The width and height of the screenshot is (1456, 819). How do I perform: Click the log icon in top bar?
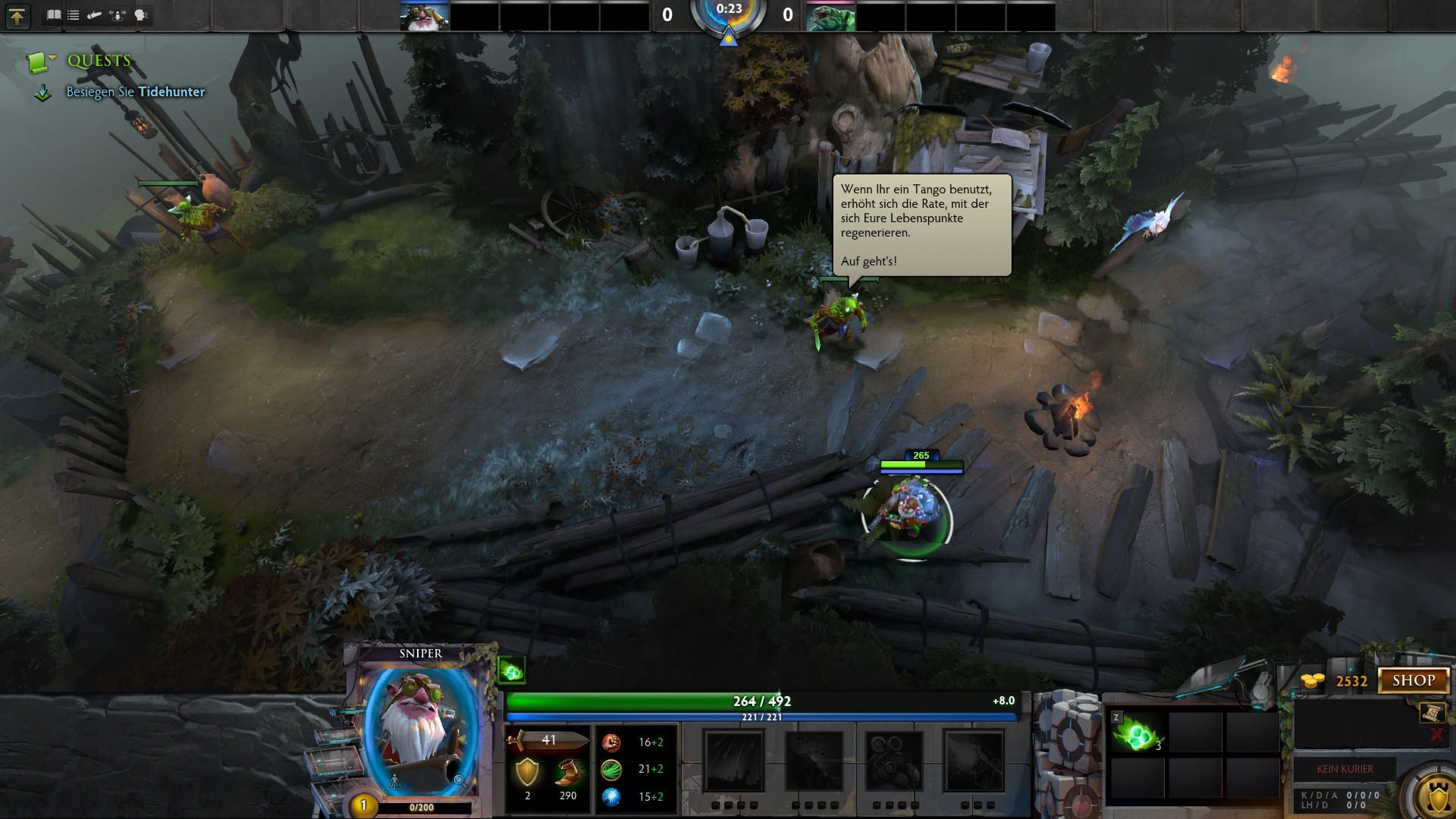point(95,15)
